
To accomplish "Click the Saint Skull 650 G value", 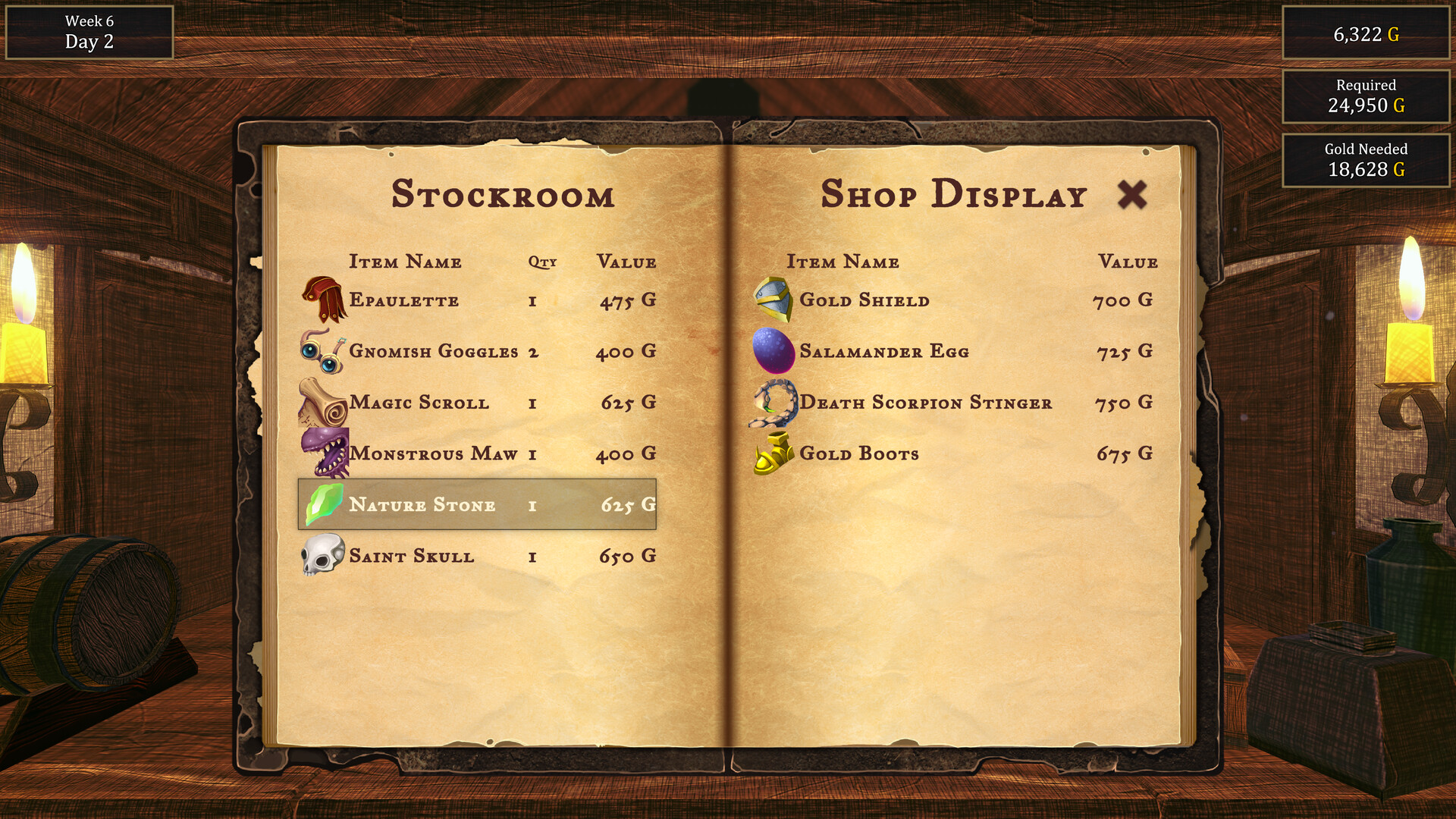I will click(x=626, y=555).
